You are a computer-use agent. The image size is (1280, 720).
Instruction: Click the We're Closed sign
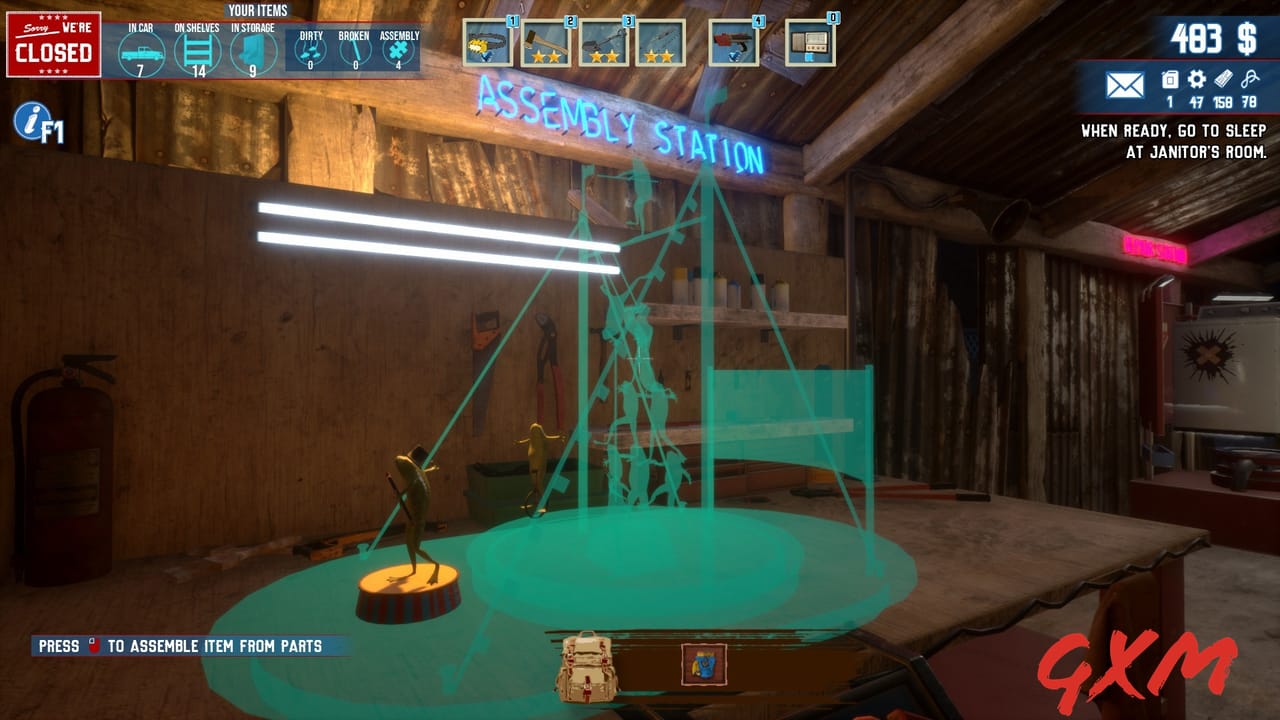pos(54,43)
